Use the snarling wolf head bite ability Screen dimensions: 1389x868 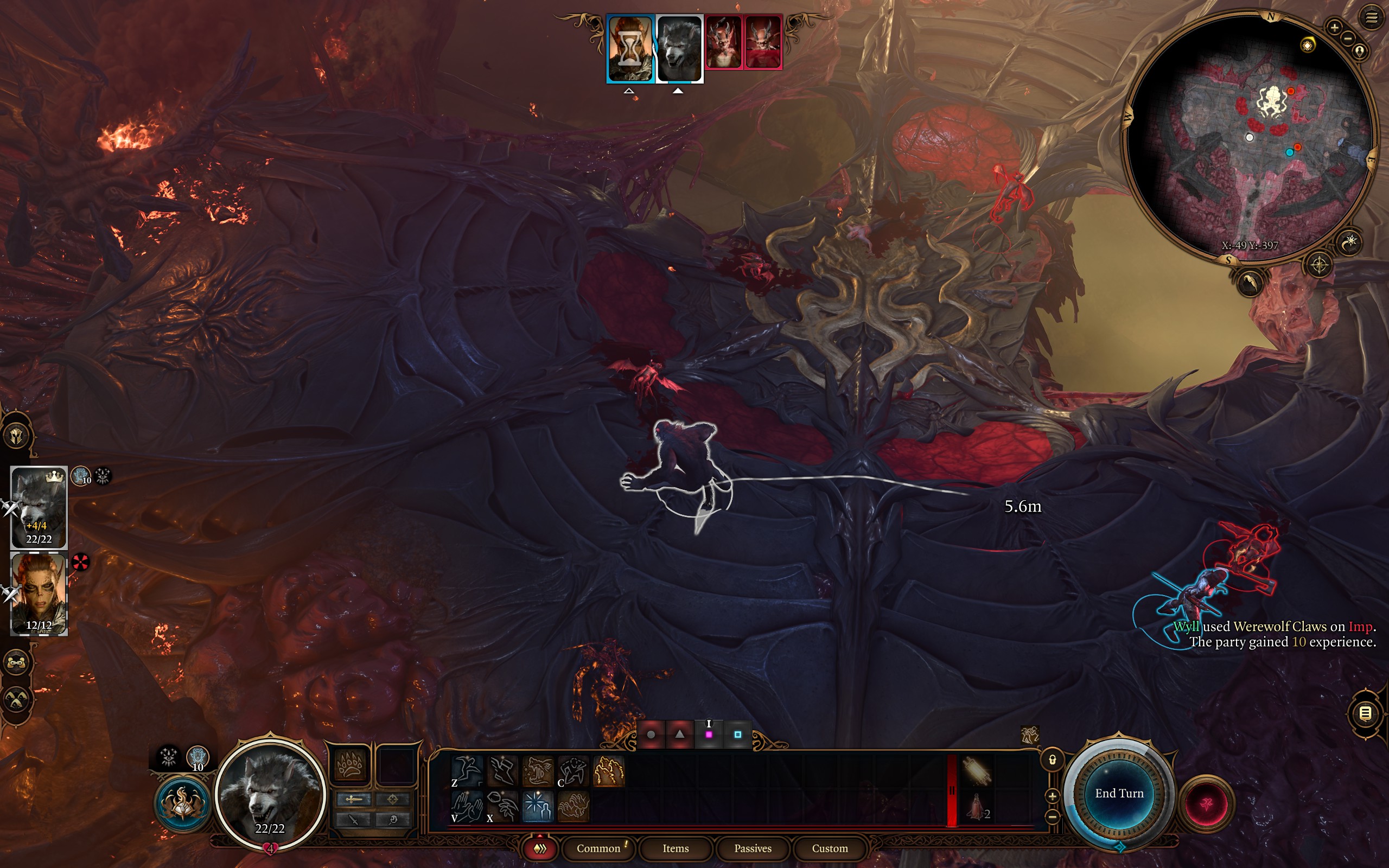(538, 770)
